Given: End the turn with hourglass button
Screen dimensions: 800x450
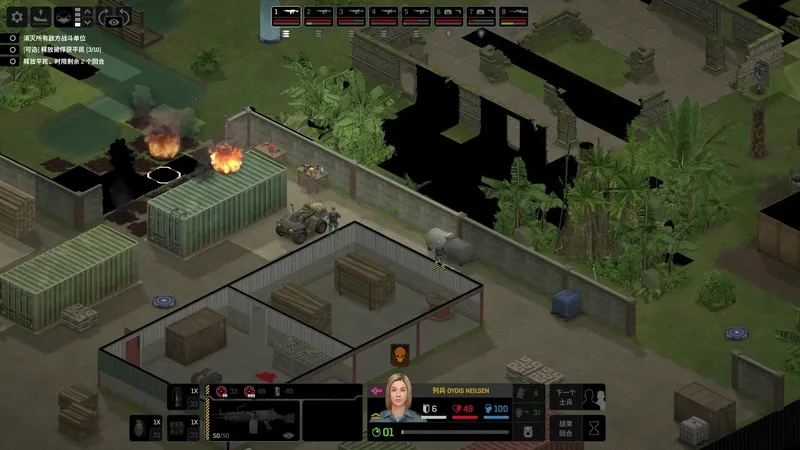Looking at the screenshot, I should click(x=594, y=428).
